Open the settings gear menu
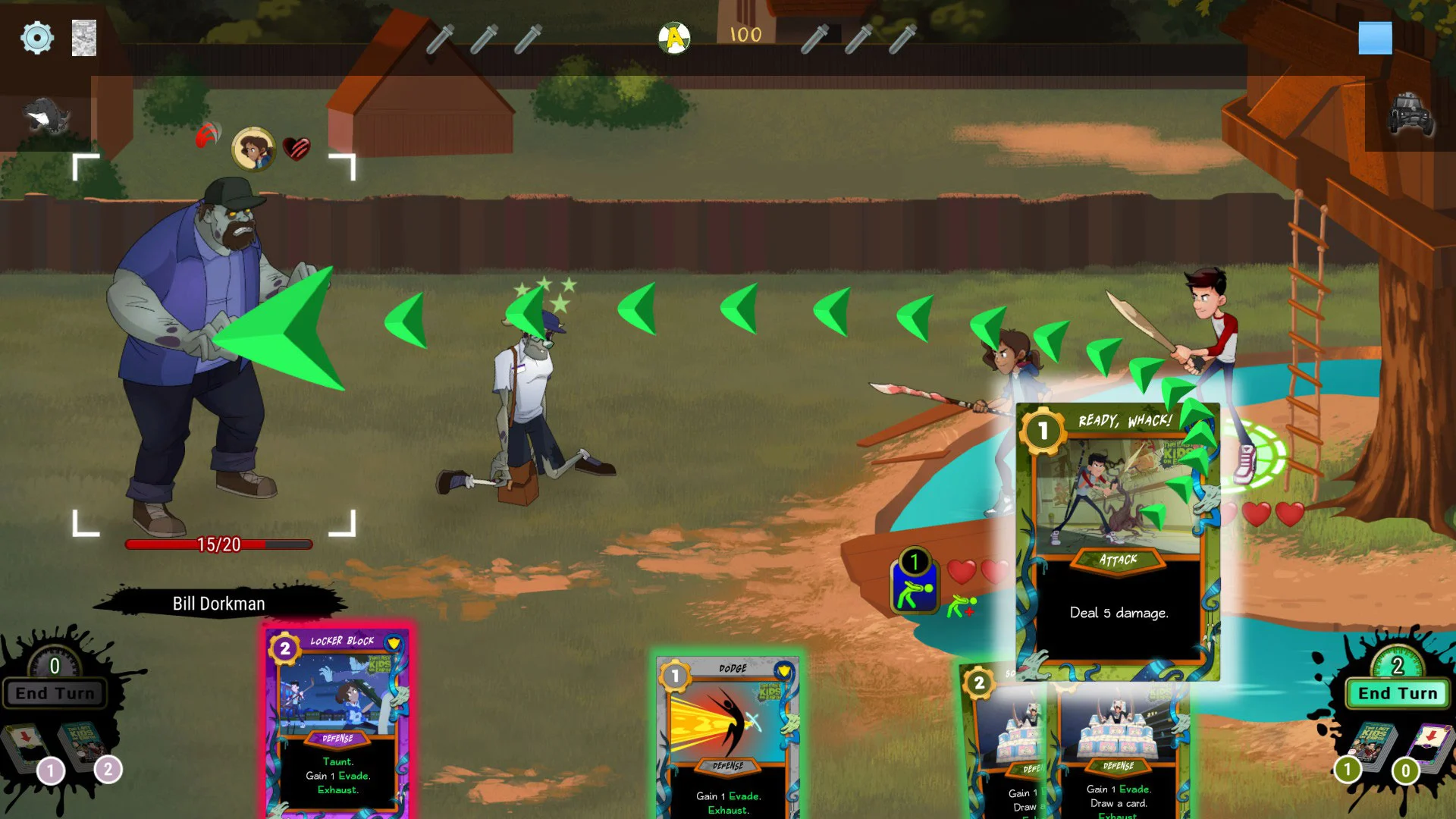 click(36, 37)
